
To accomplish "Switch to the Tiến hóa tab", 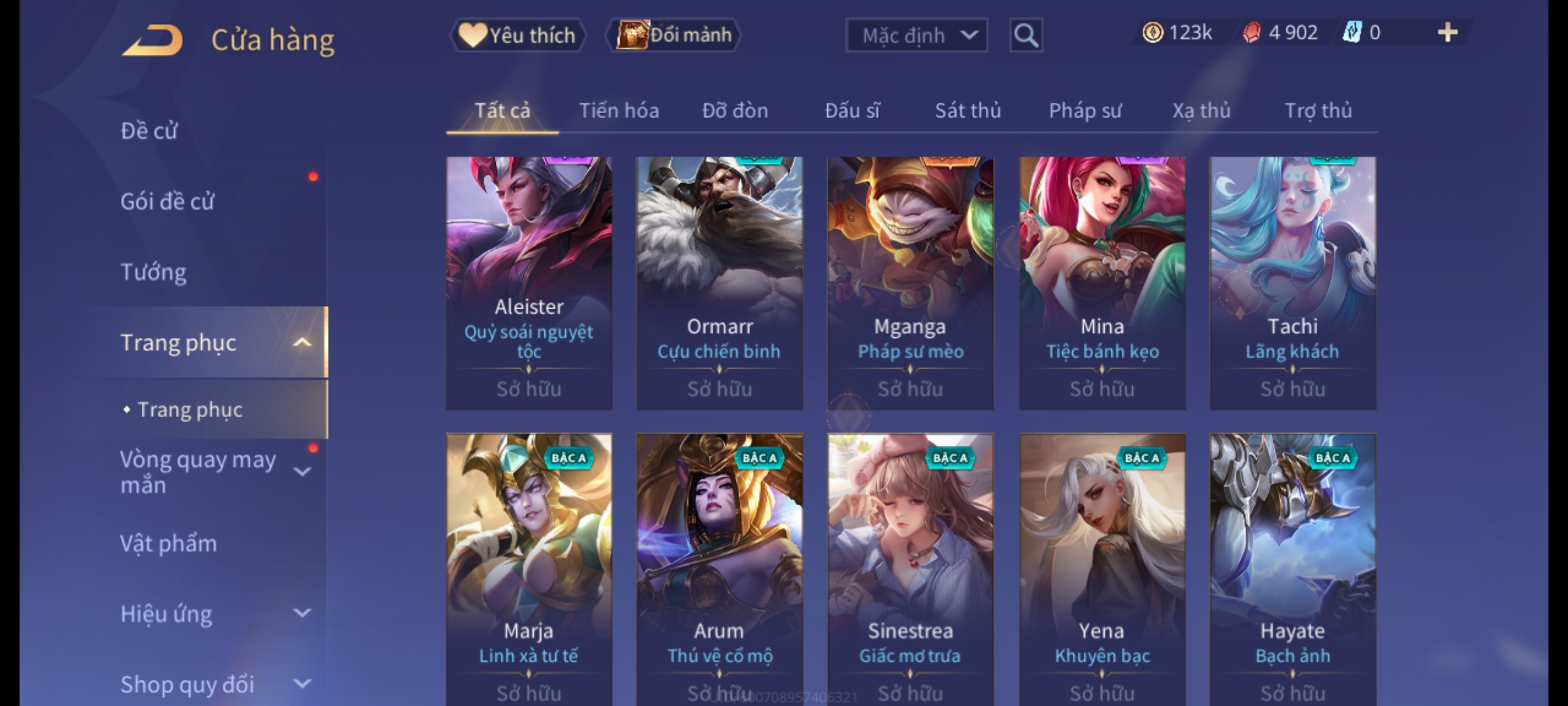I will coord(619,110).
